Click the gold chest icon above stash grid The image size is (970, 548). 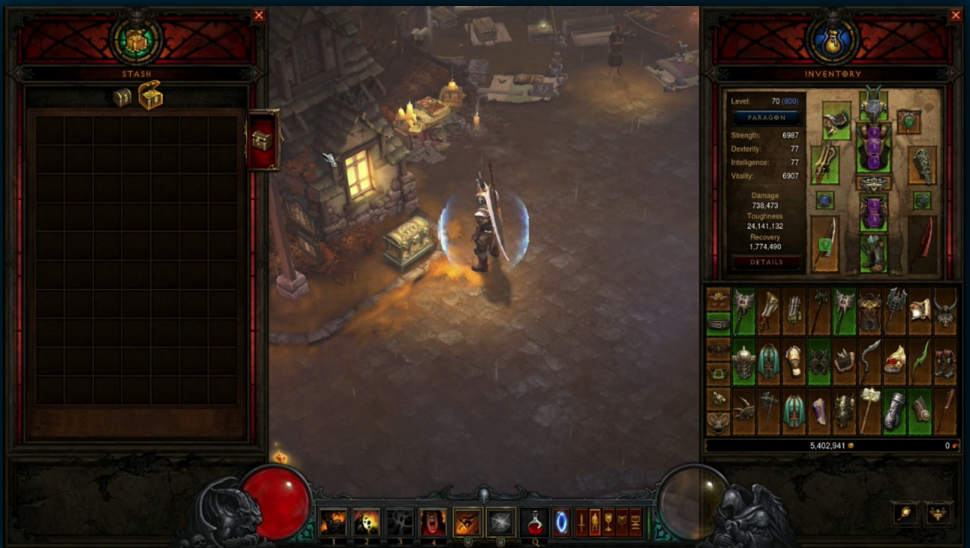coord(150,96)
